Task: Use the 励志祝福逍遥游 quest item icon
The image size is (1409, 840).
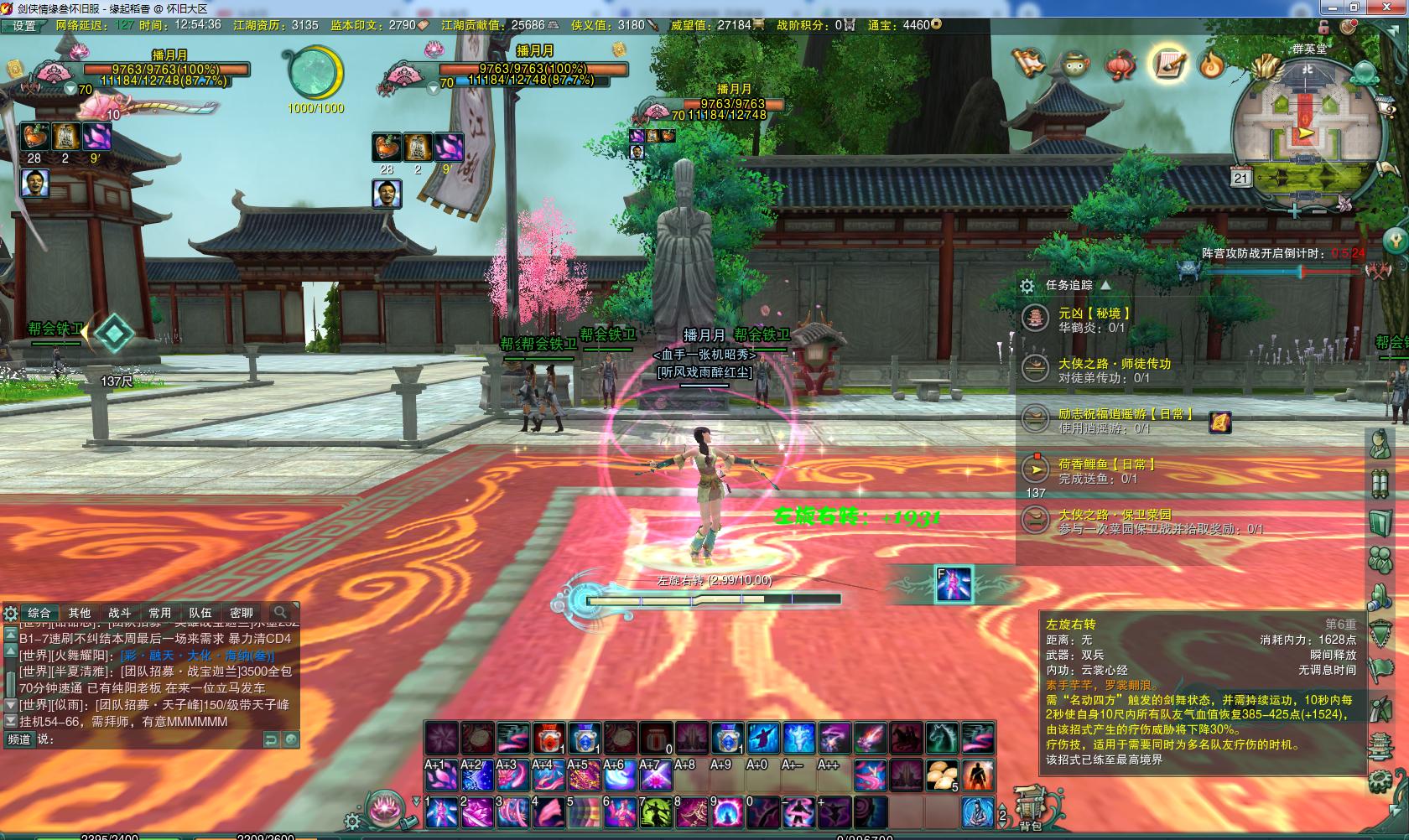Action: [x=1220, y=422]
